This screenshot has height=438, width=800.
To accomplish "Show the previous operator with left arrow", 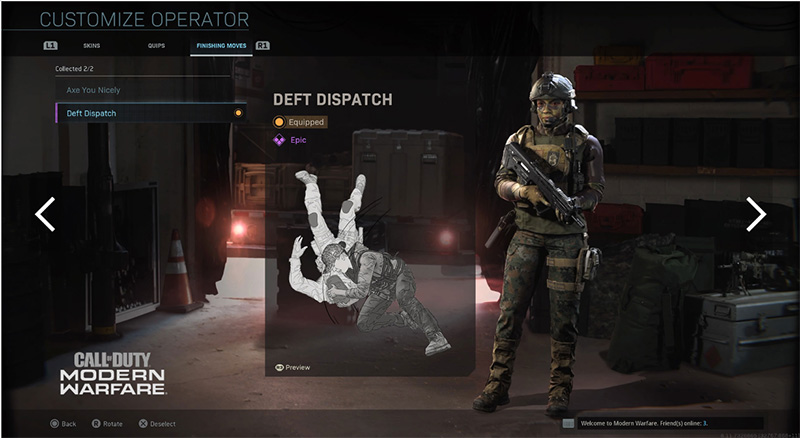I will coord(44,213).
